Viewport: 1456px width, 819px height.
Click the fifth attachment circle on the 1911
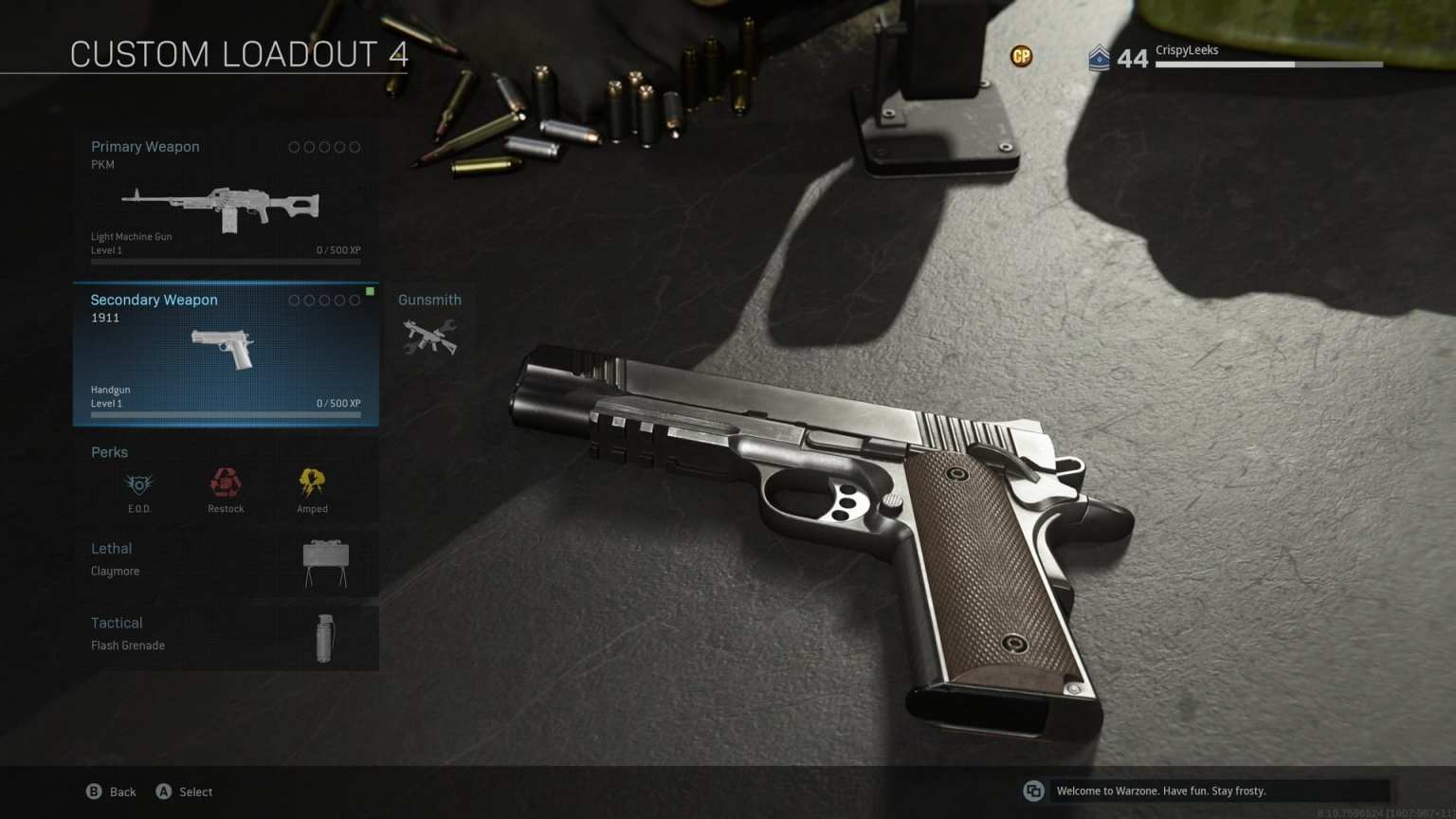click(x=355, y=300)
